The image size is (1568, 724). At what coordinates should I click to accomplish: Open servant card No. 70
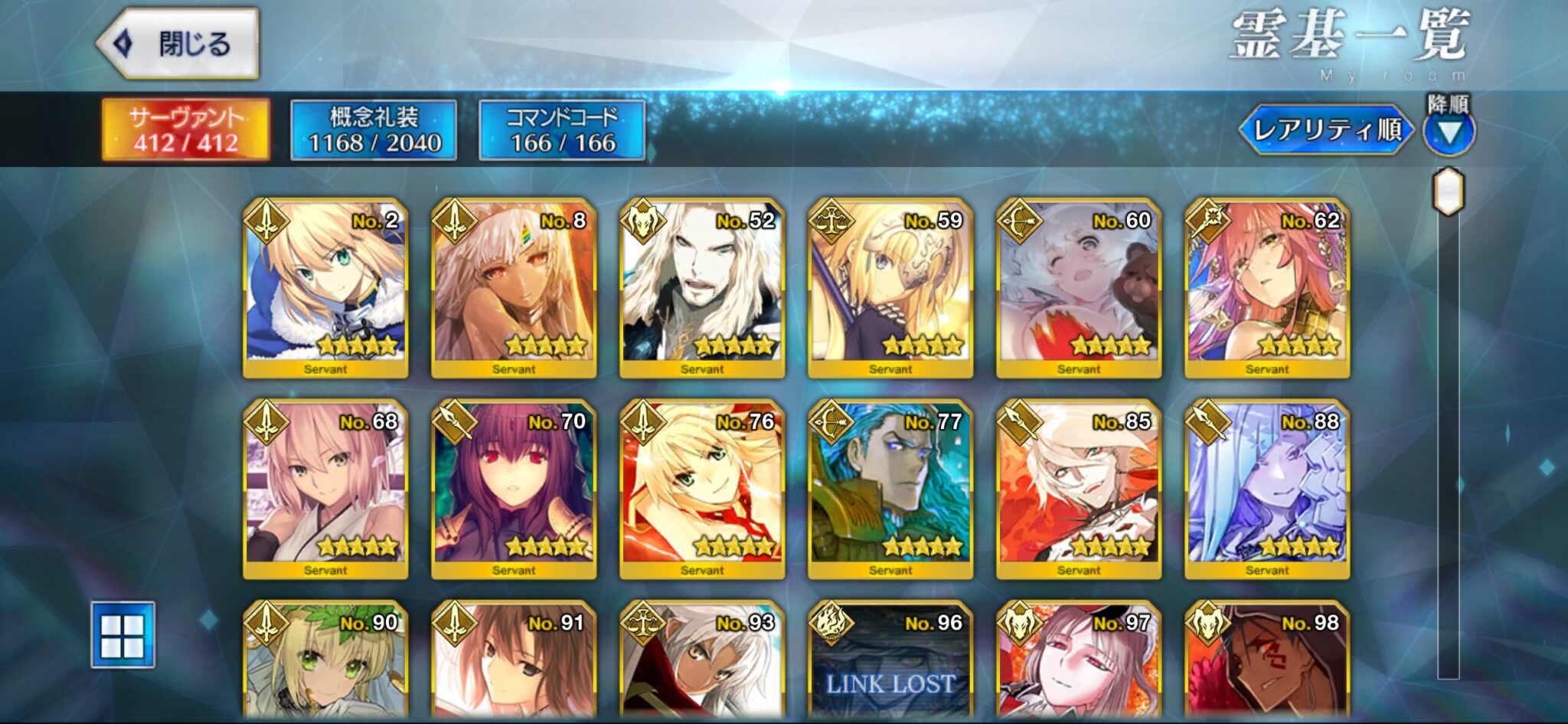514,489
